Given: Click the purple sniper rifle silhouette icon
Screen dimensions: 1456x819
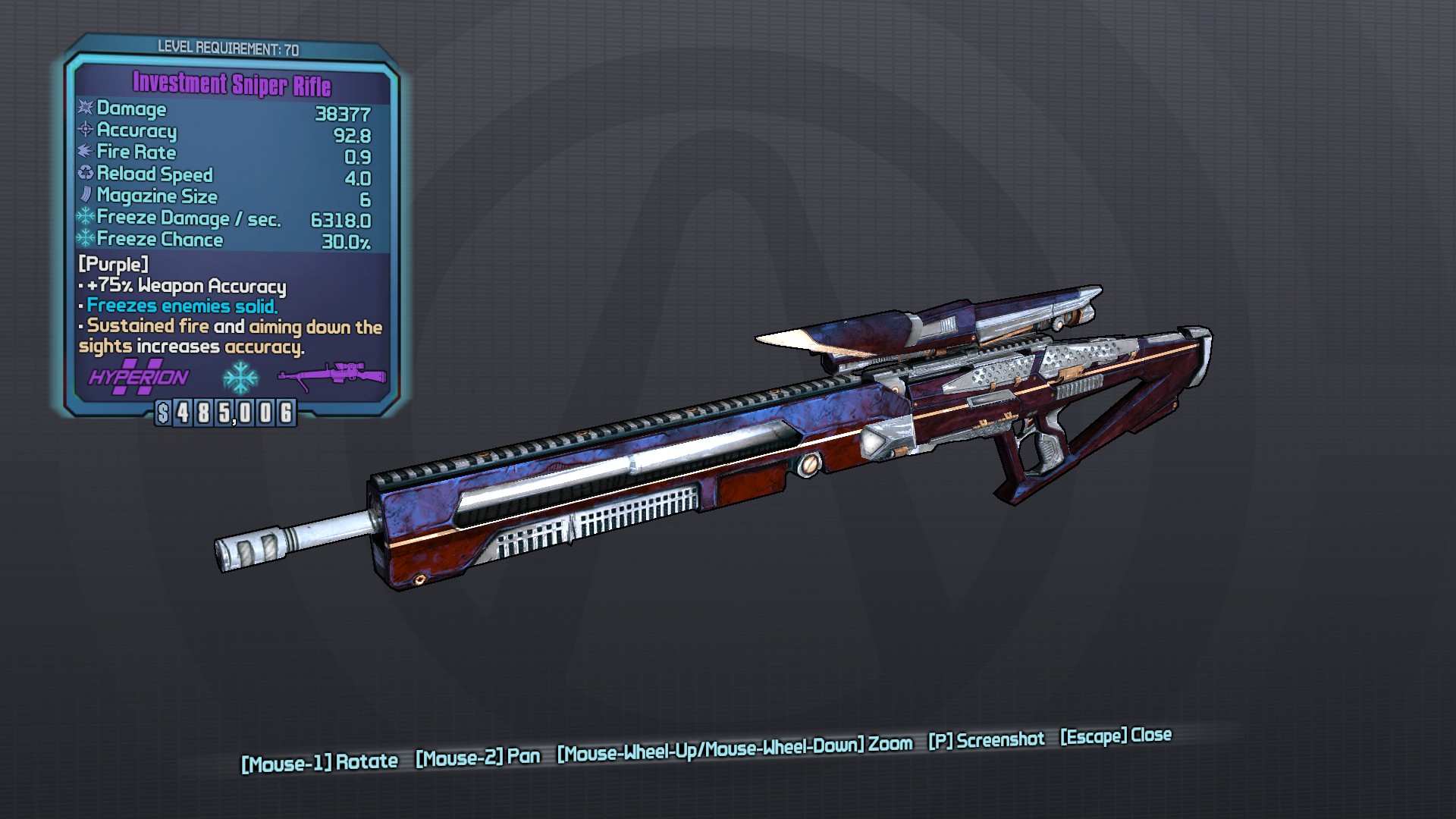Looking at the screenshot, I should 330,374.
